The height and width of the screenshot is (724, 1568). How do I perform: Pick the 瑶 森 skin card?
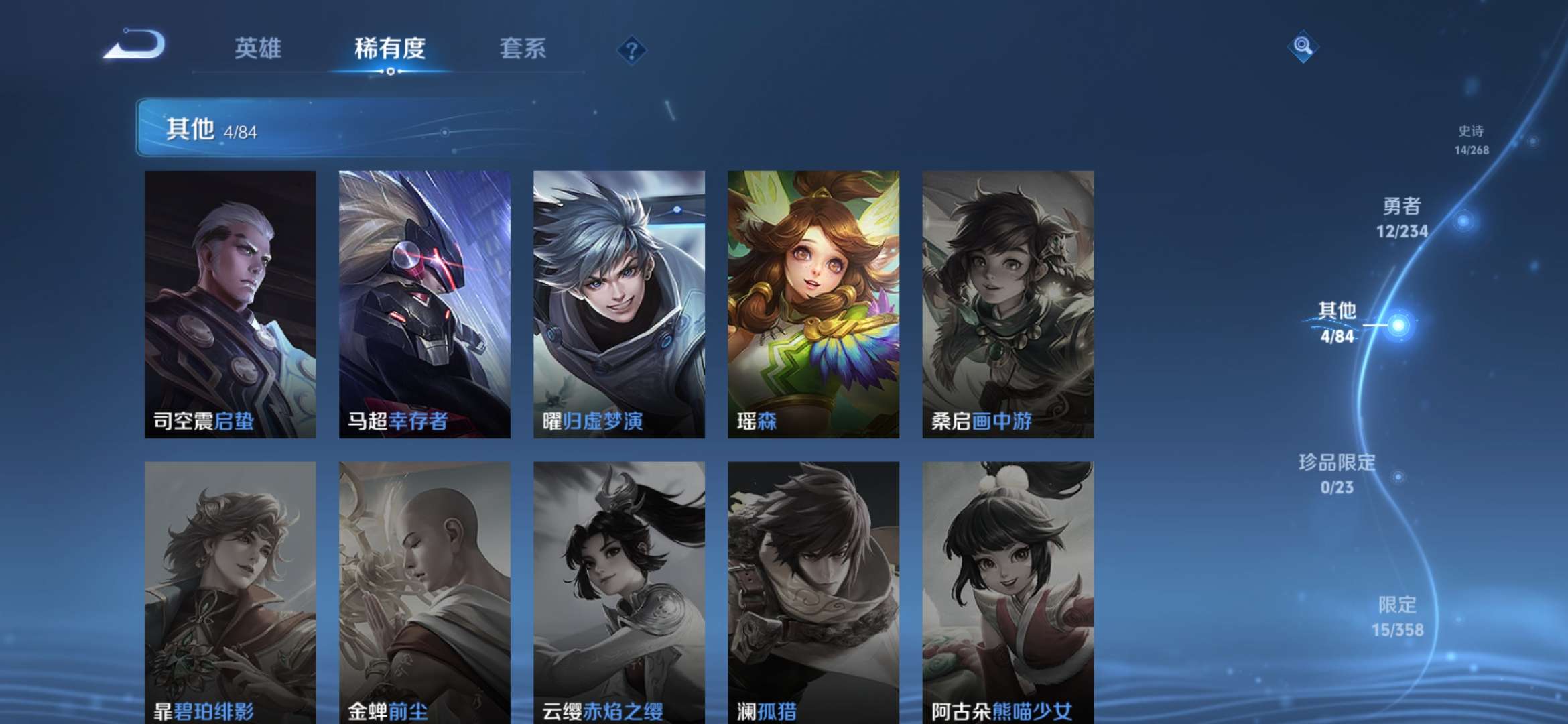813,304
